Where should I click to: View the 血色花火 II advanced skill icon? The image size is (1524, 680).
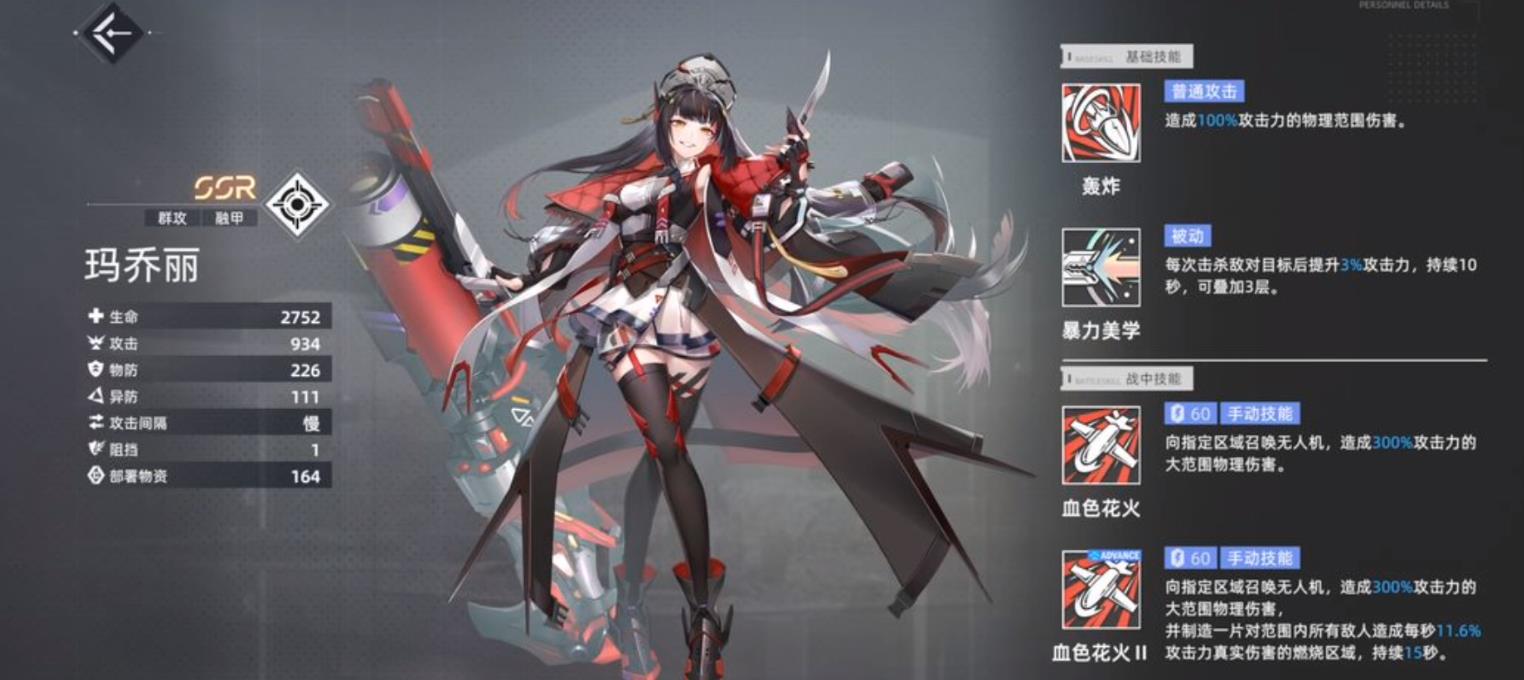click(1101, 590)
